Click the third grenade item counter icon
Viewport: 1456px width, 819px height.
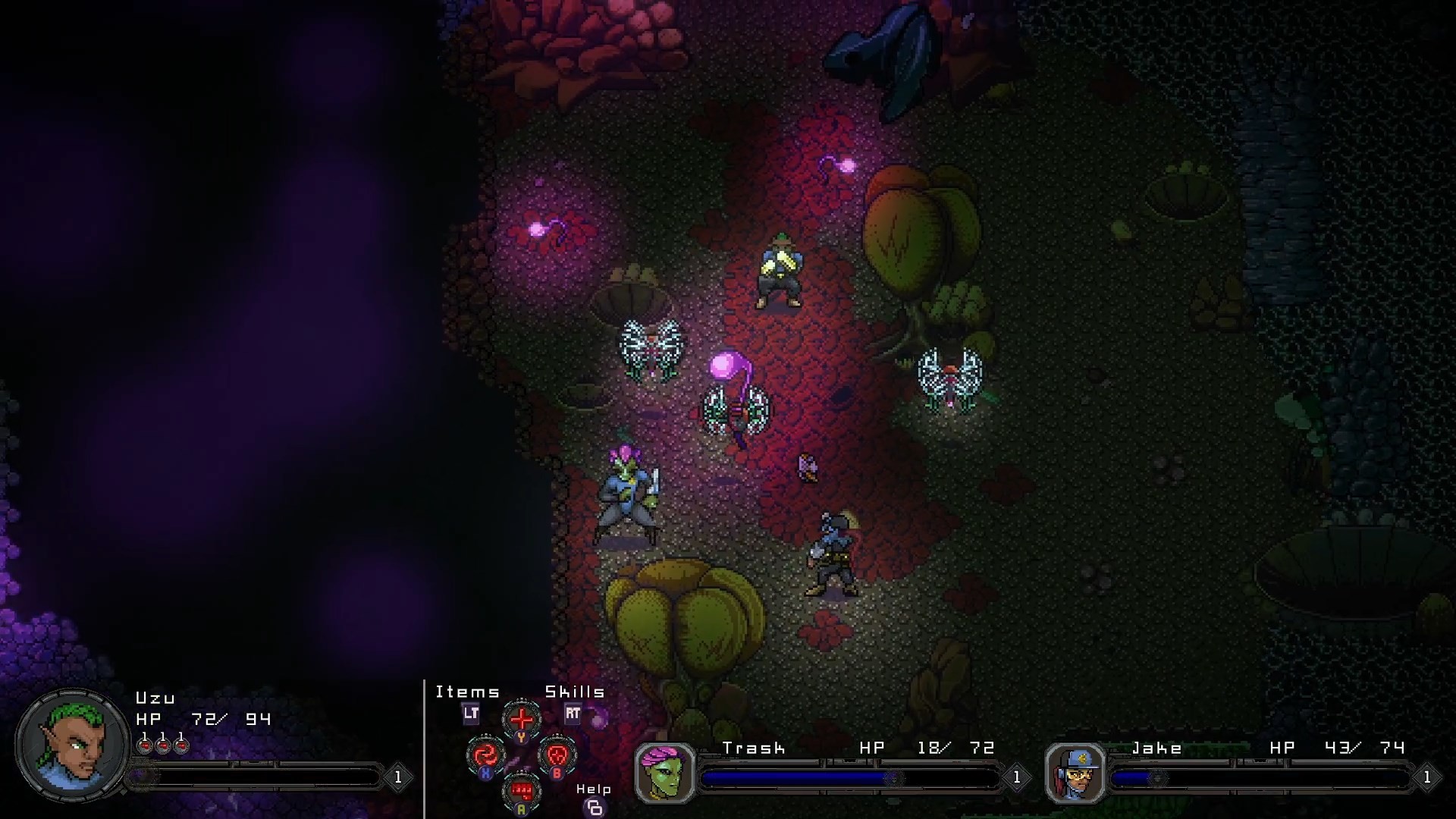click(180, 745)
